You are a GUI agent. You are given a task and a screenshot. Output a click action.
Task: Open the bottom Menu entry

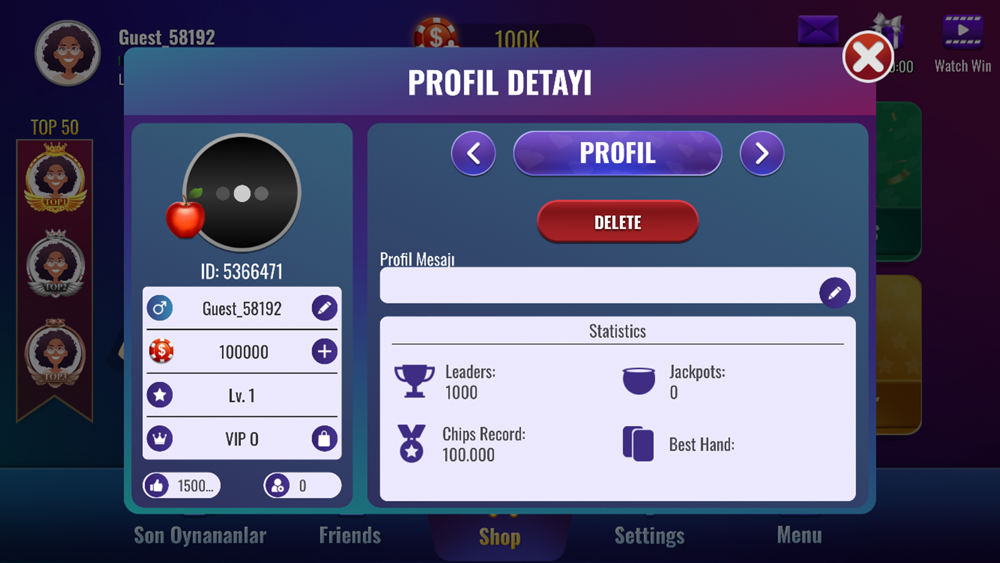click(x=799, y=535)
